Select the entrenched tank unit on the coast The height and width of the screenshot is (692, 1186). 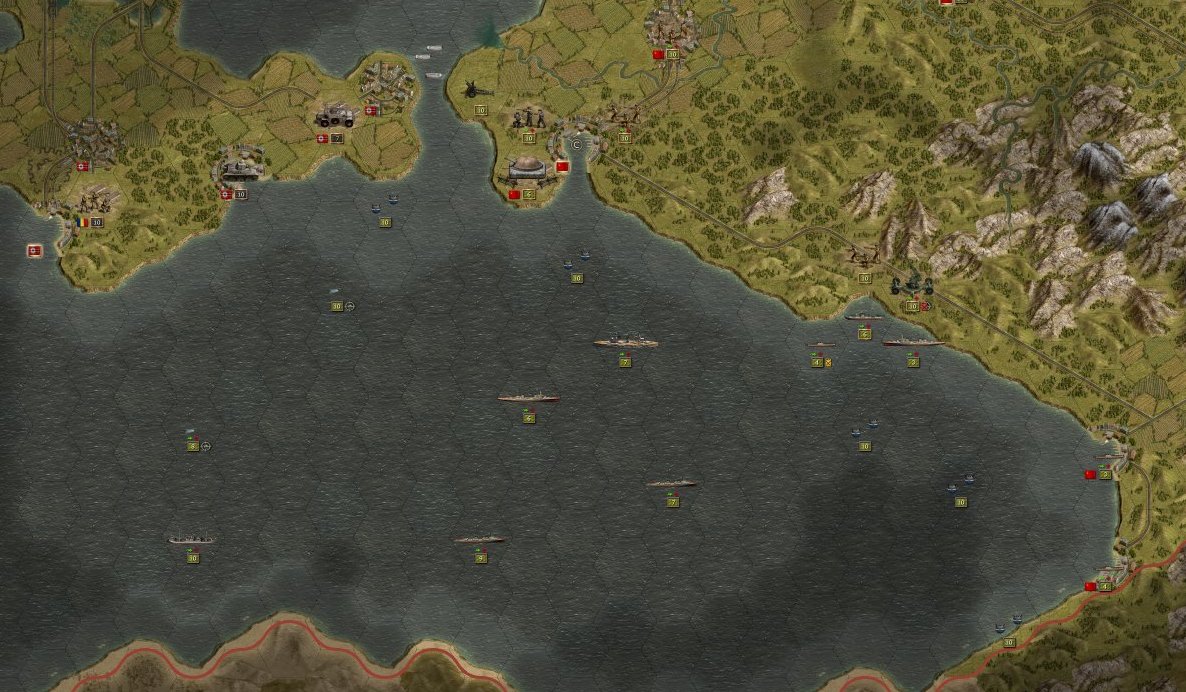239,169
